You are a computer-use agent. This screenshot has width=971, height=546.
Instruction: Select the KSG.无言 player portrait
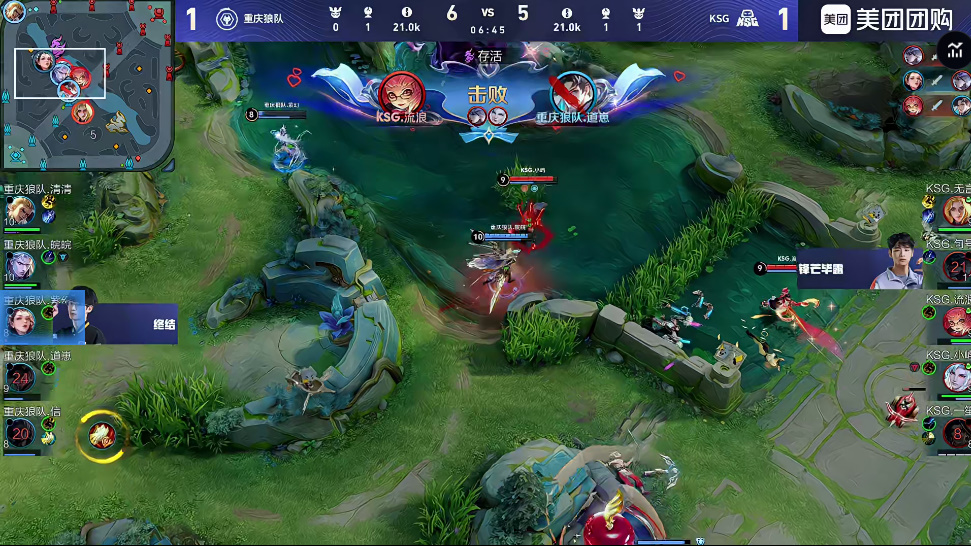click(955, 211)
